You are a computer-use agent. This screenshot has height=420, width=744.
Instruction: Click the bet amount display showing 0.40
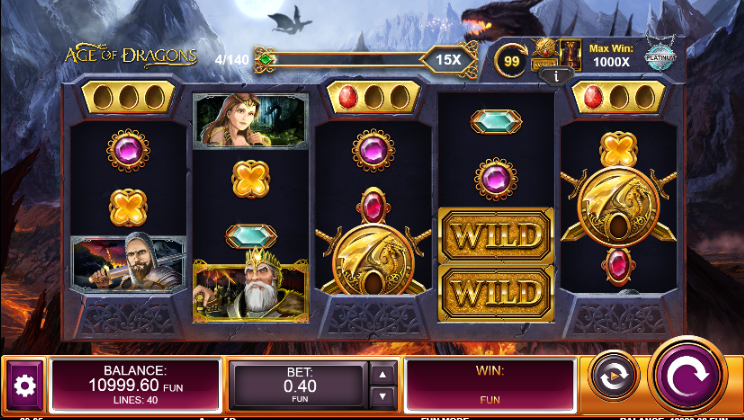pos(300,385)
